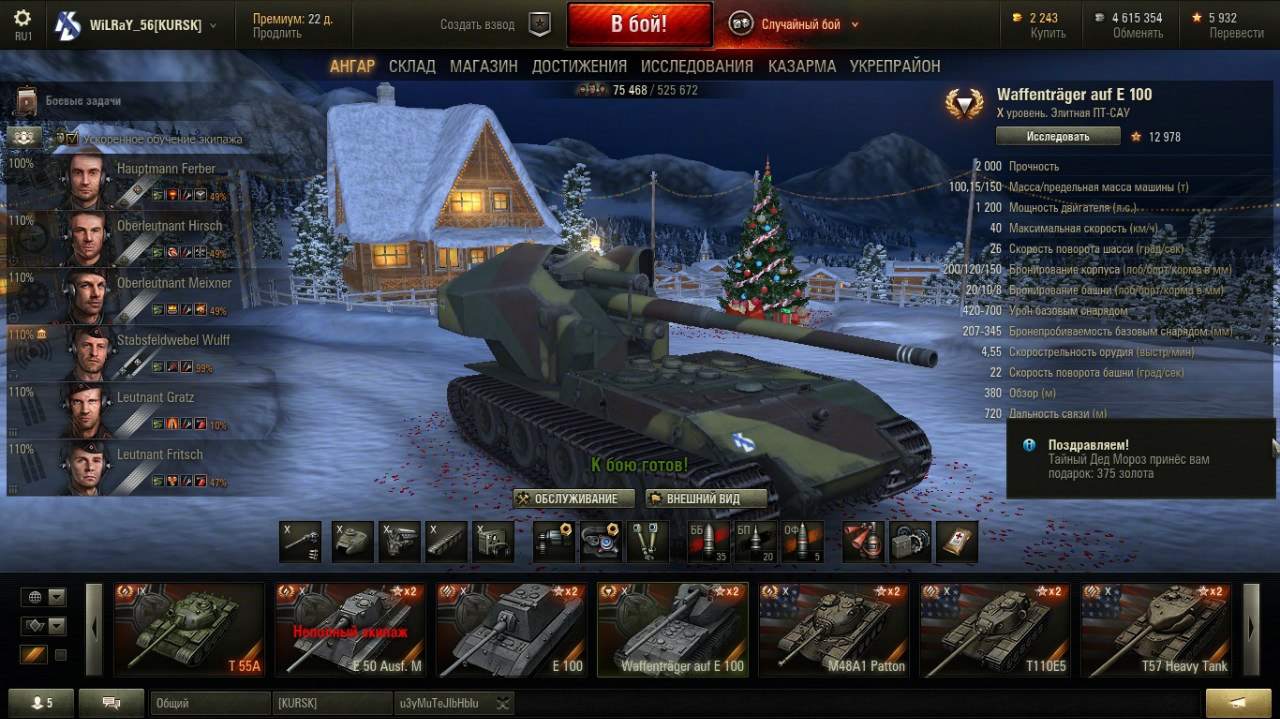Open crew member Hauptmann Ferber
Viewport: 1280px width, 719px height.
coord(140,180)
